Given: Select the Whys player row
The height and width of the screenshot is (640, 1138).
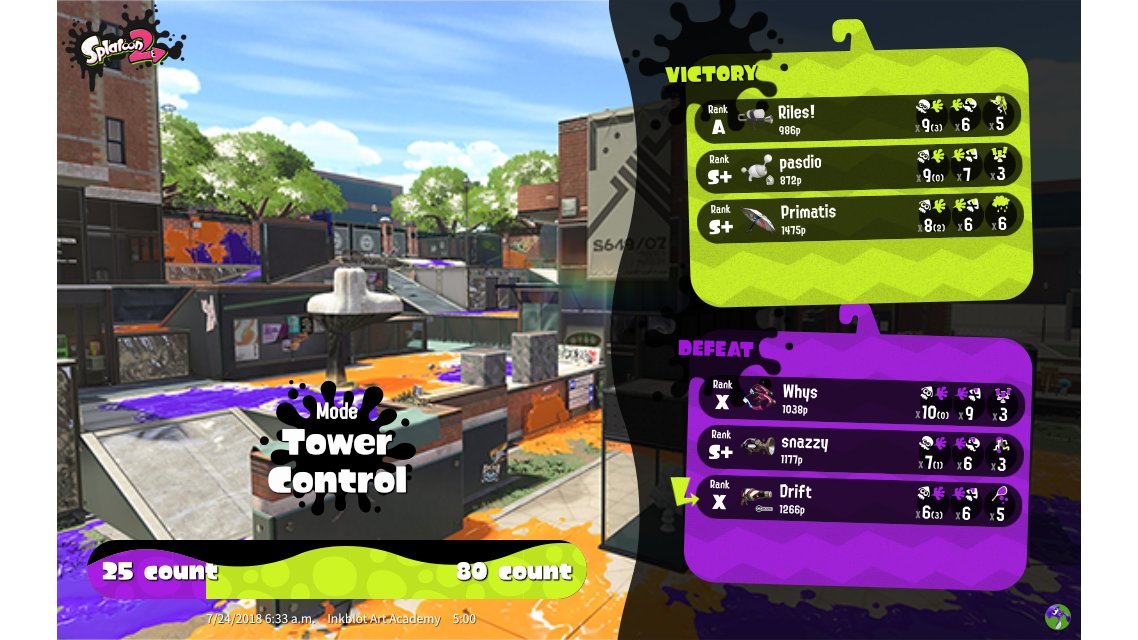Looking at the screenshot, I should (x=857, y=400).
